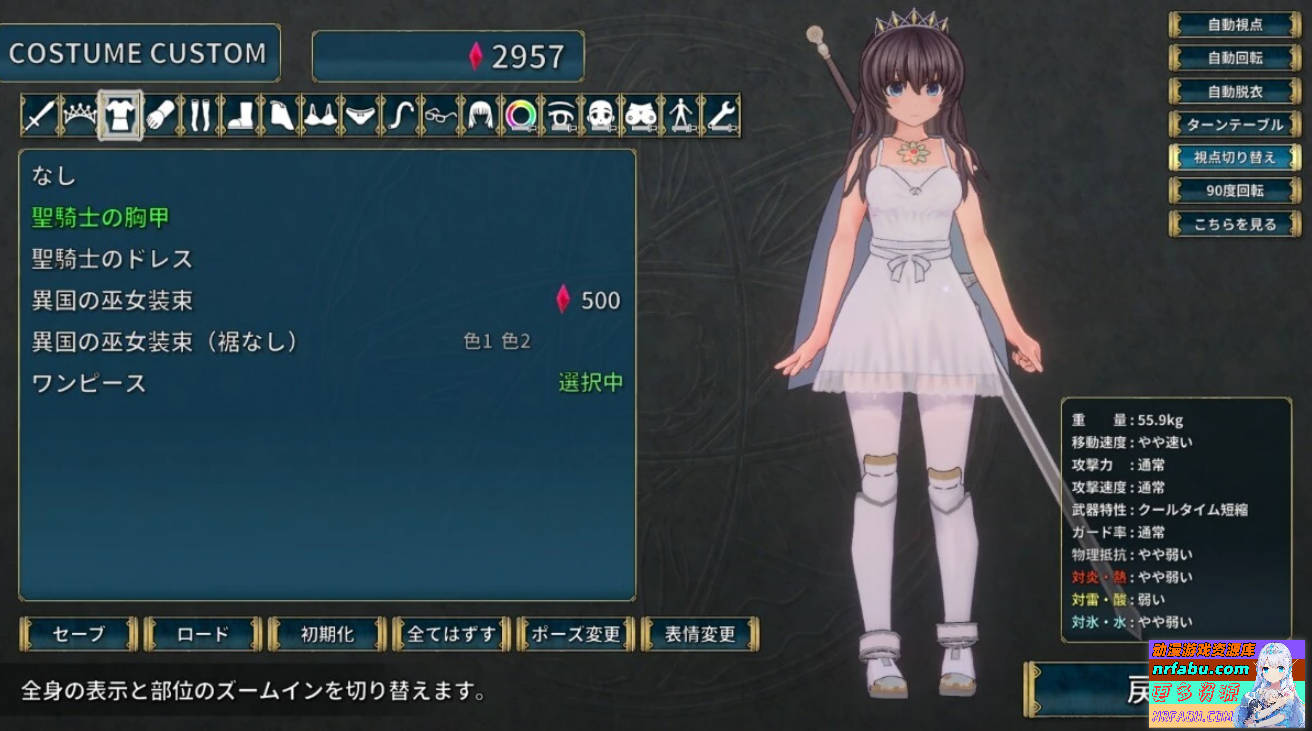Enable 自動脱衣 auto undress mode
The height and width of the screenshot is (731, 1312).
click(x=1236, y=91)
